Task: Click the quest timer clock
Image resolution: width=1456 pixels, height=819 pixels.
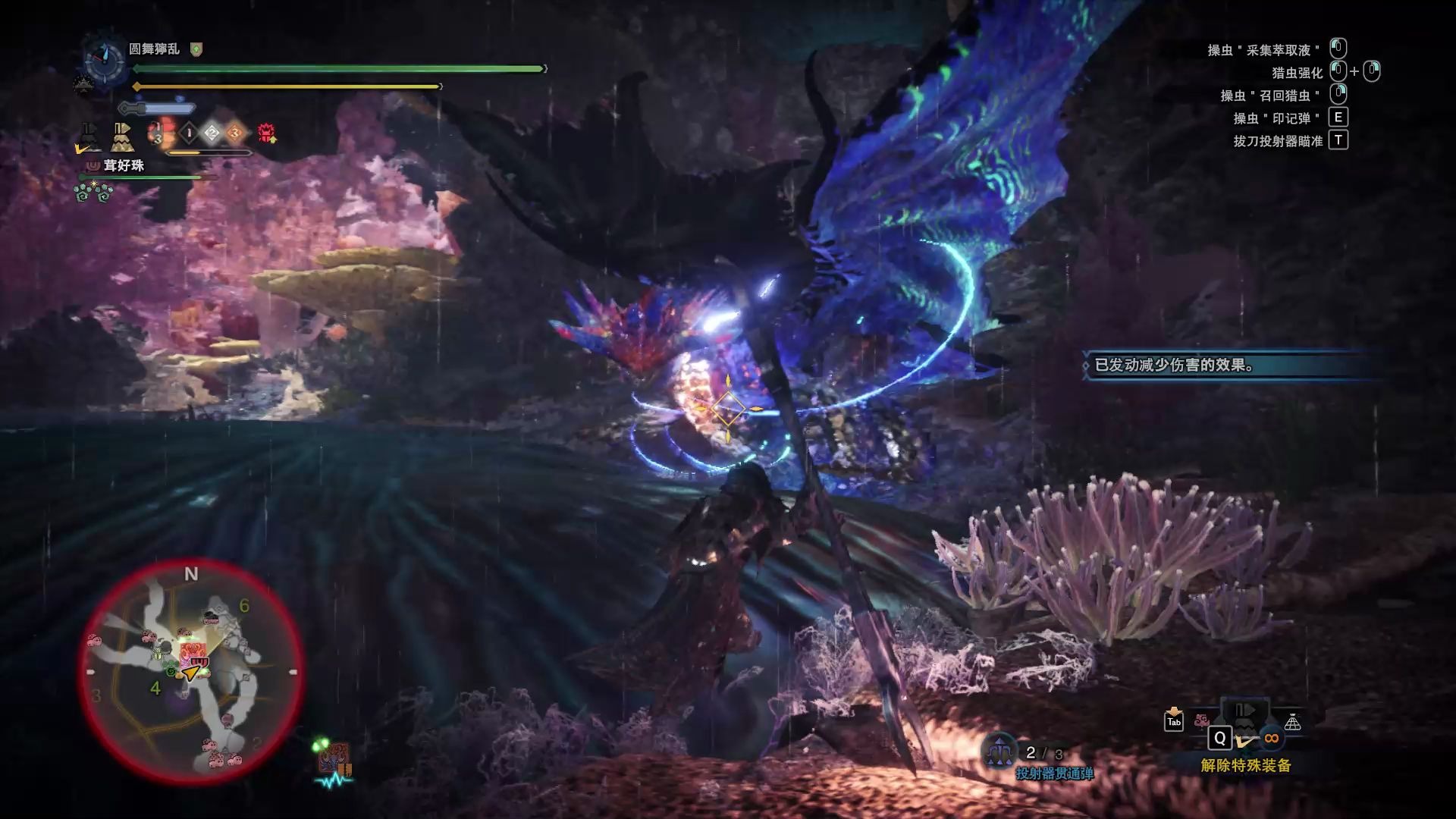Action: pyautogui.click(x=105, y=59)
